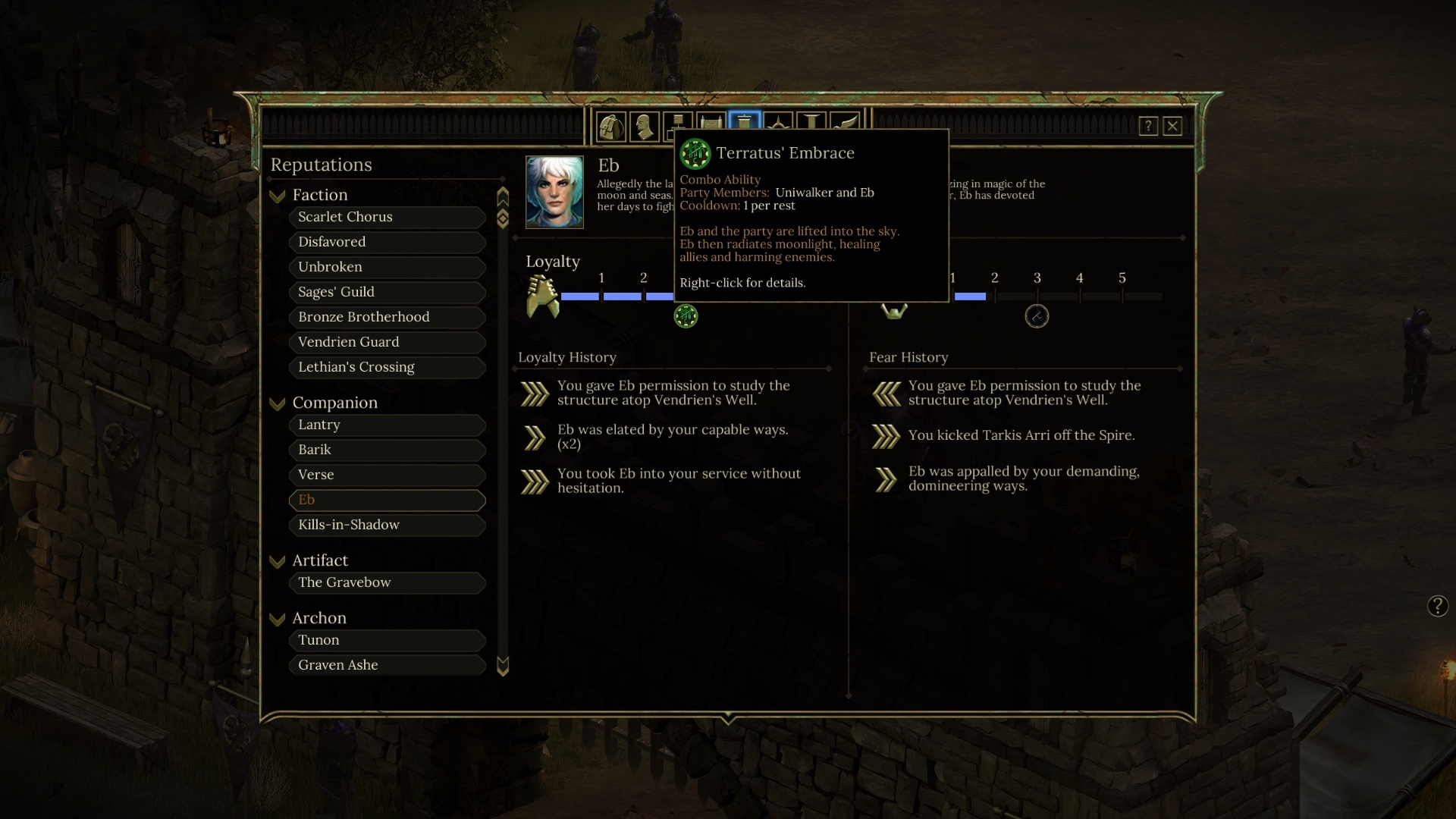Close the Reputations window
1456x819 pixels.
pyautogui.click(x=1172, y=126)
